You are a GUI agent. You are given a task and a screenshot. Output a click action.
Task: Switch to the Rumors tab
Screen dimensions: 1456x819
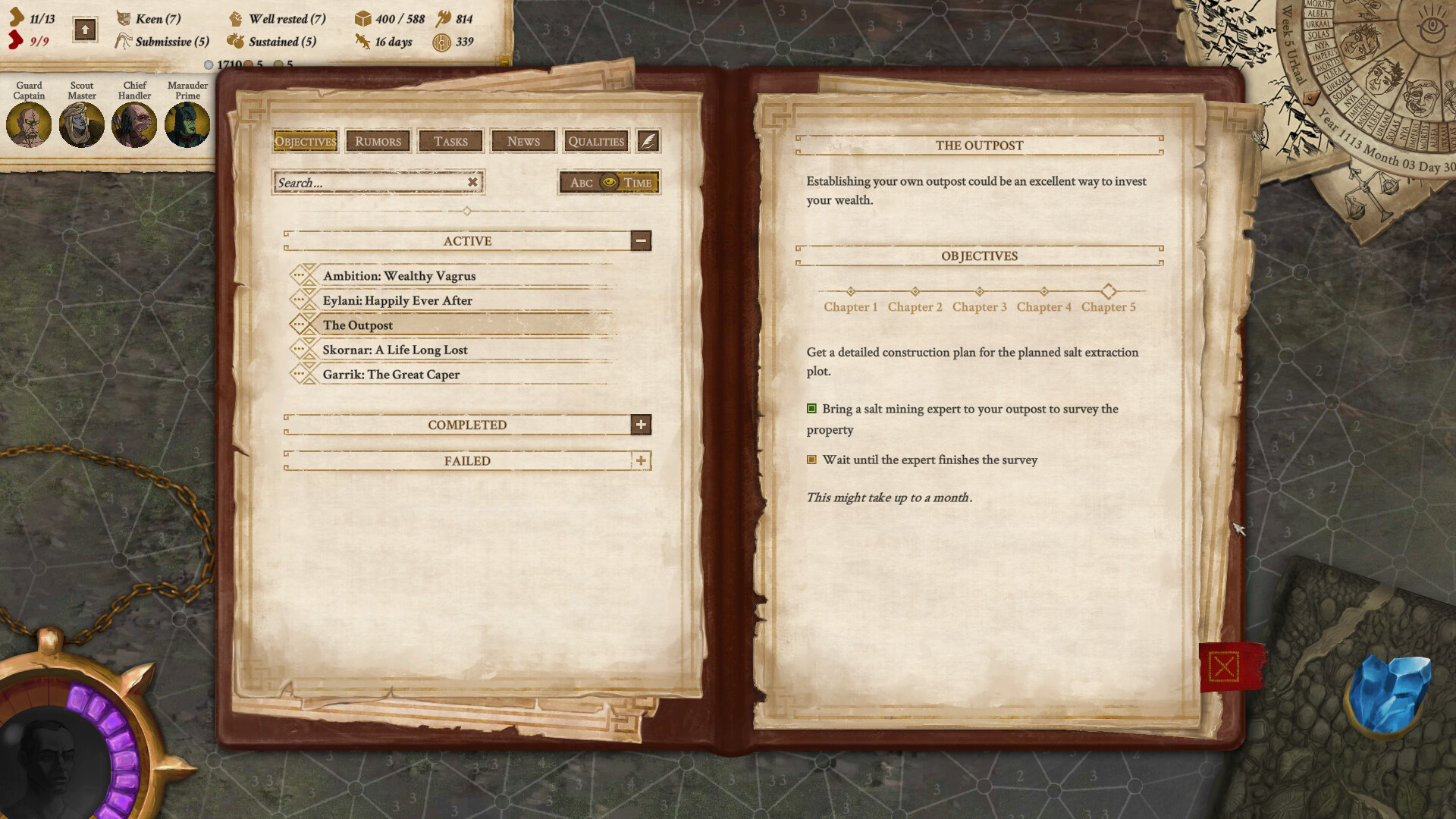click(x=378, y=141)
